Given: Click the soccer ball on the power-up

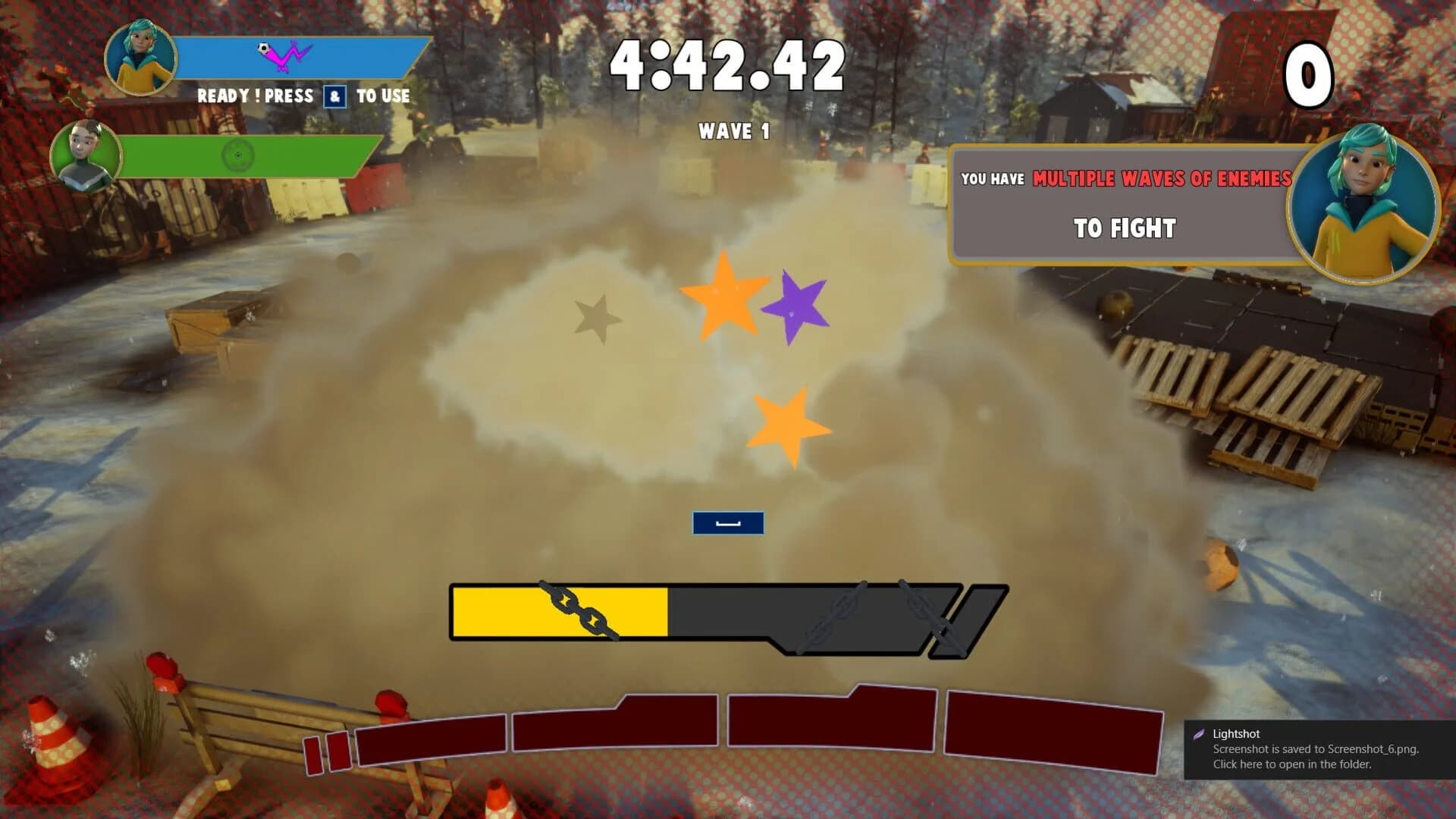Looking at the screenshot, I should coord(263,48).
